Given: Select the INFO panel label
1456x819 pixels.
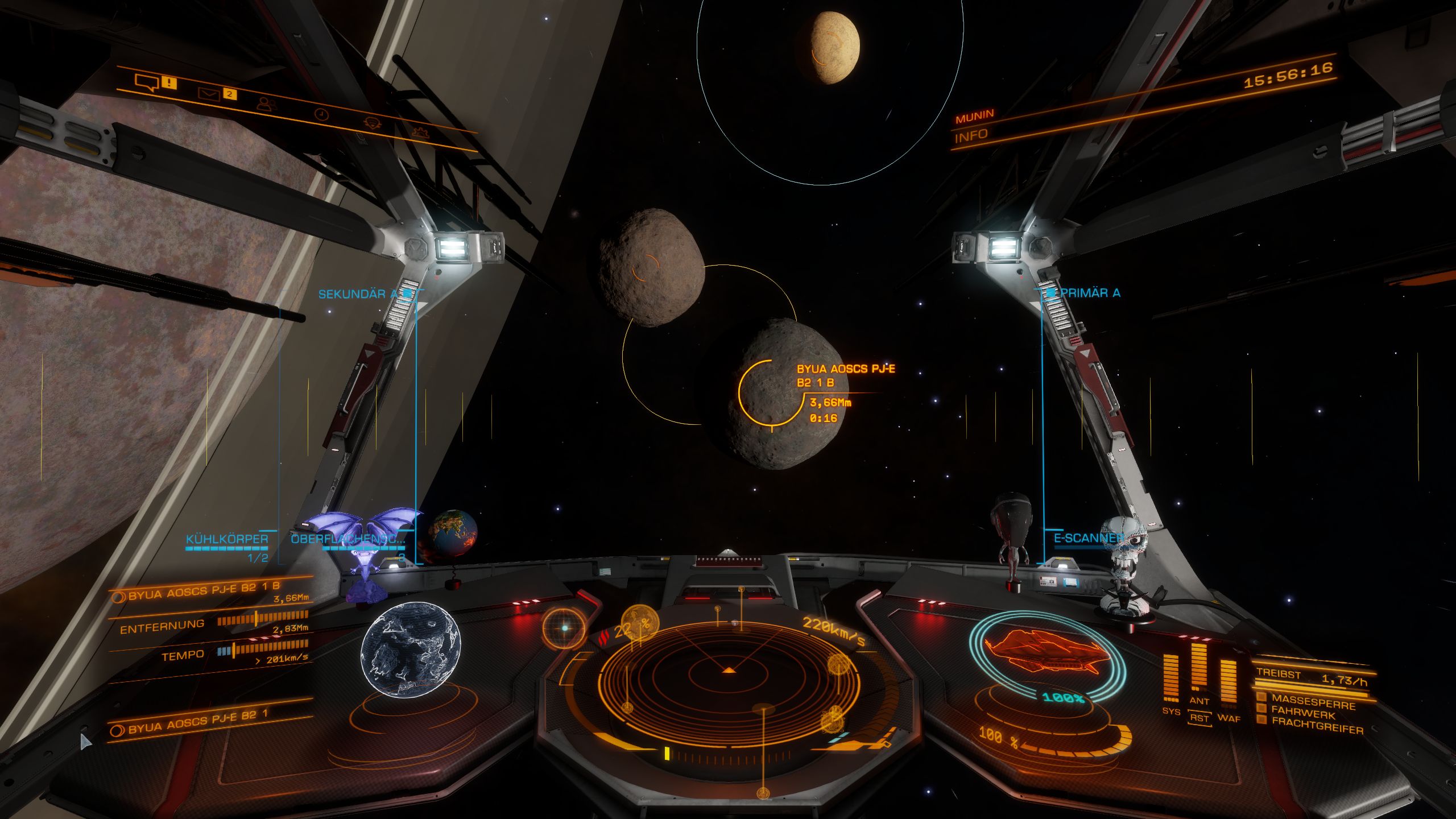Looking at the screenshot, I should click(x=971, y=136).
